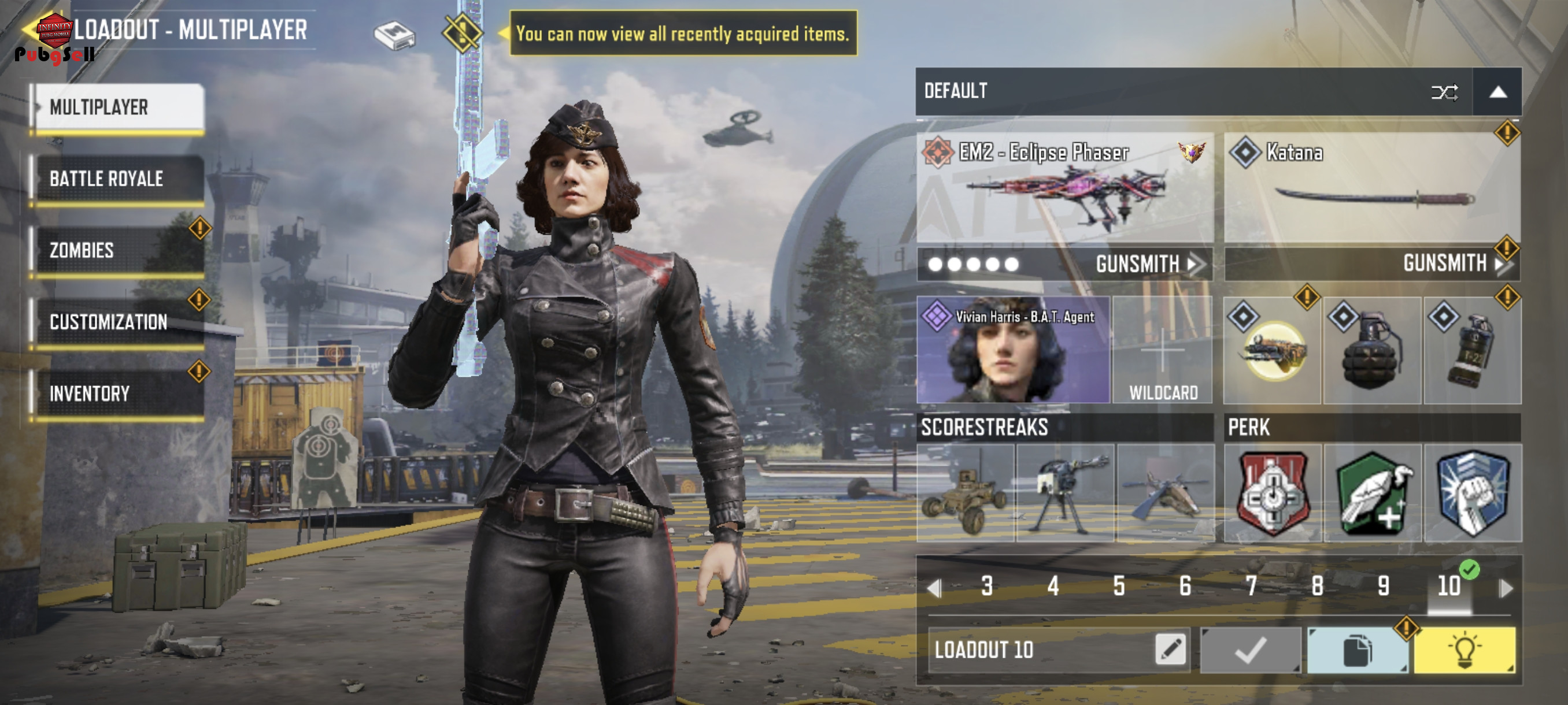Copy the loadout using the duplicate button

pyautogui.click(x=1357, y=650)
